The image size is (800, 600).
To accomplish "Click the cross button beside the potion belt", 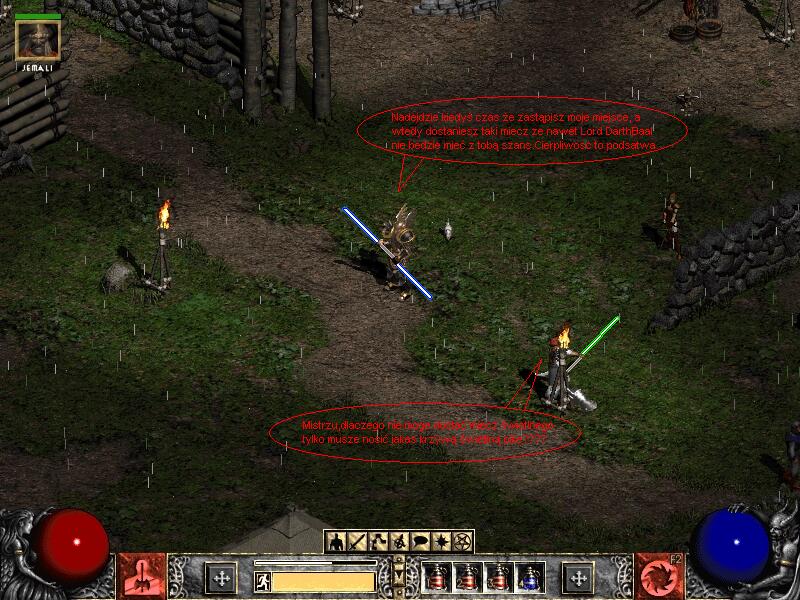I will click(x=578, y=577).
